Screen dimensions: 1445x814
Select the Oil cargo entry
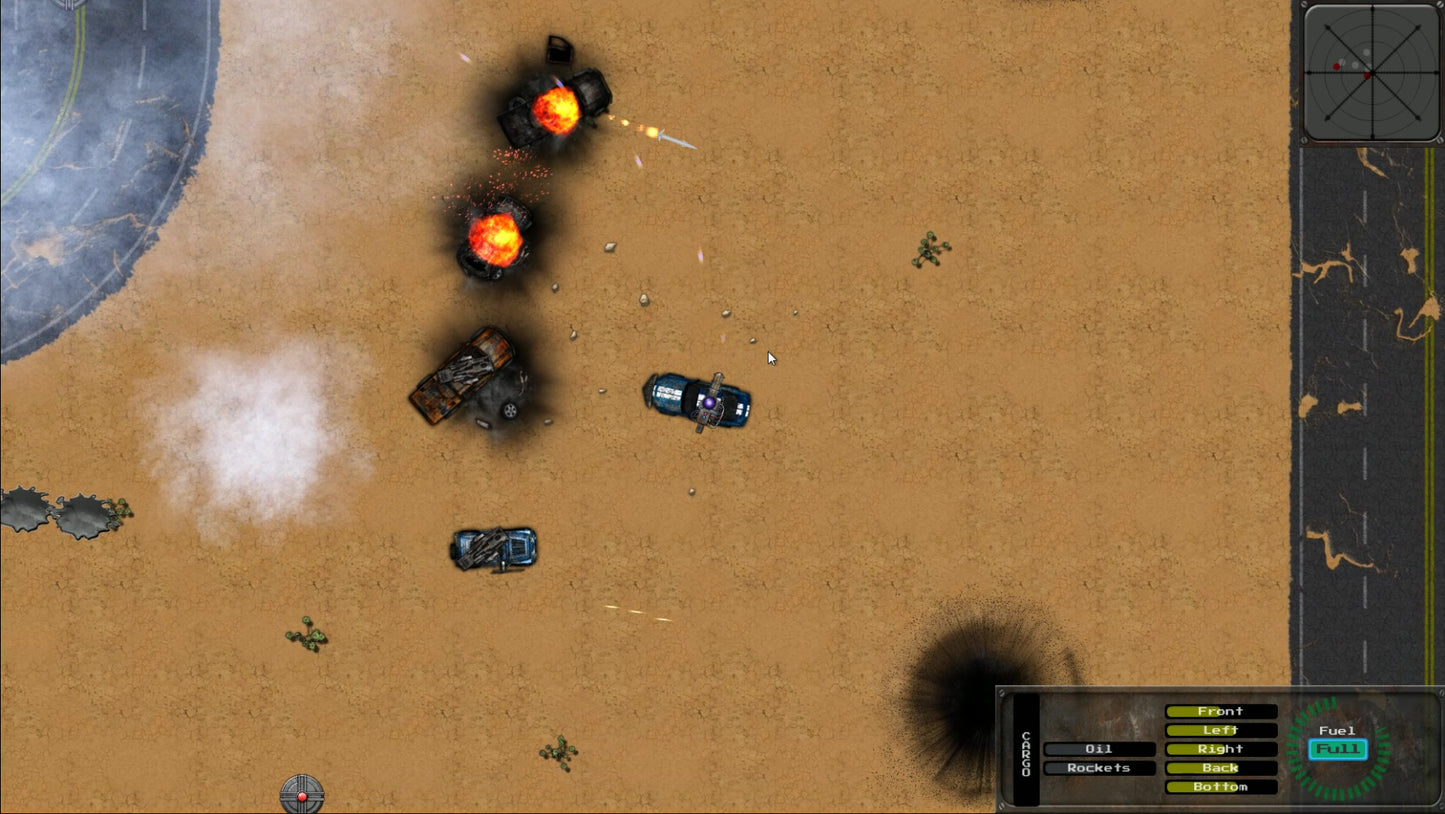[x=1099, y=749]
